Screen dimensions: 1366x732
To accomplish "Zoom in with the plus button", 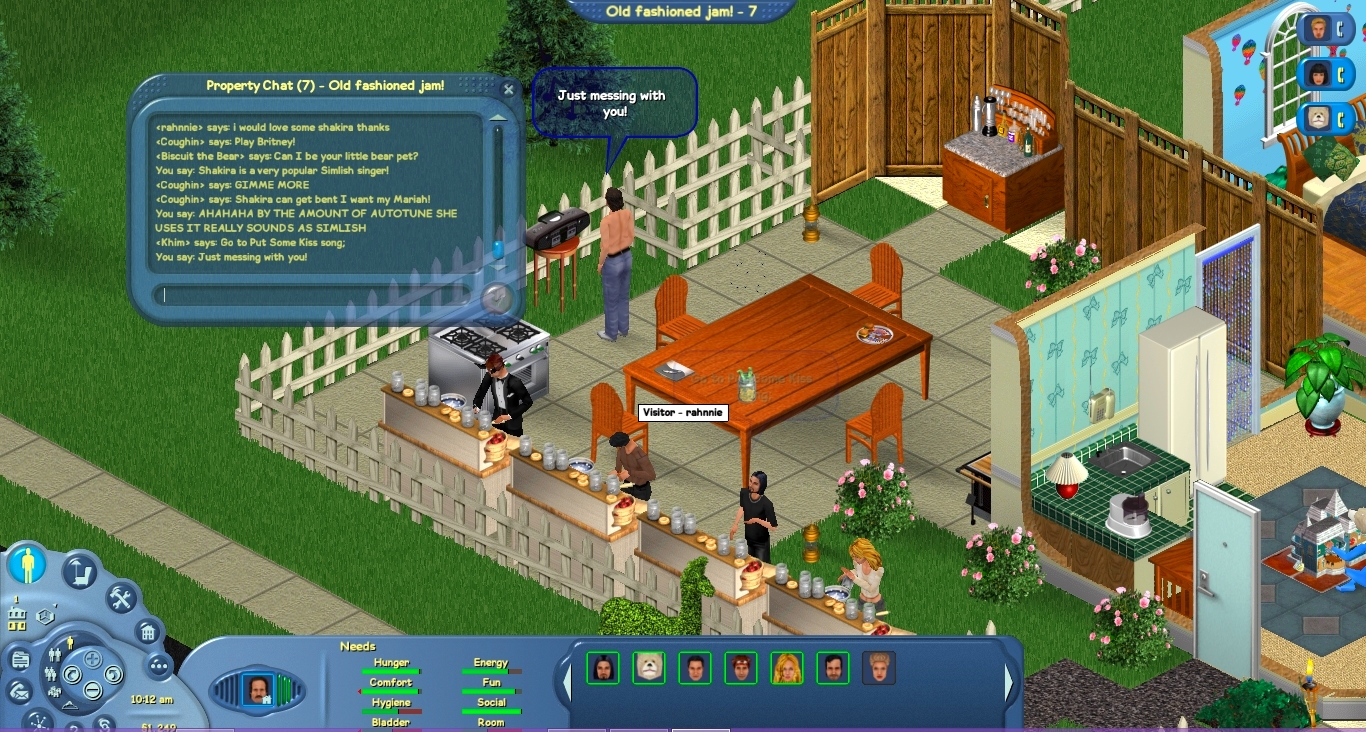I will 92,659.
